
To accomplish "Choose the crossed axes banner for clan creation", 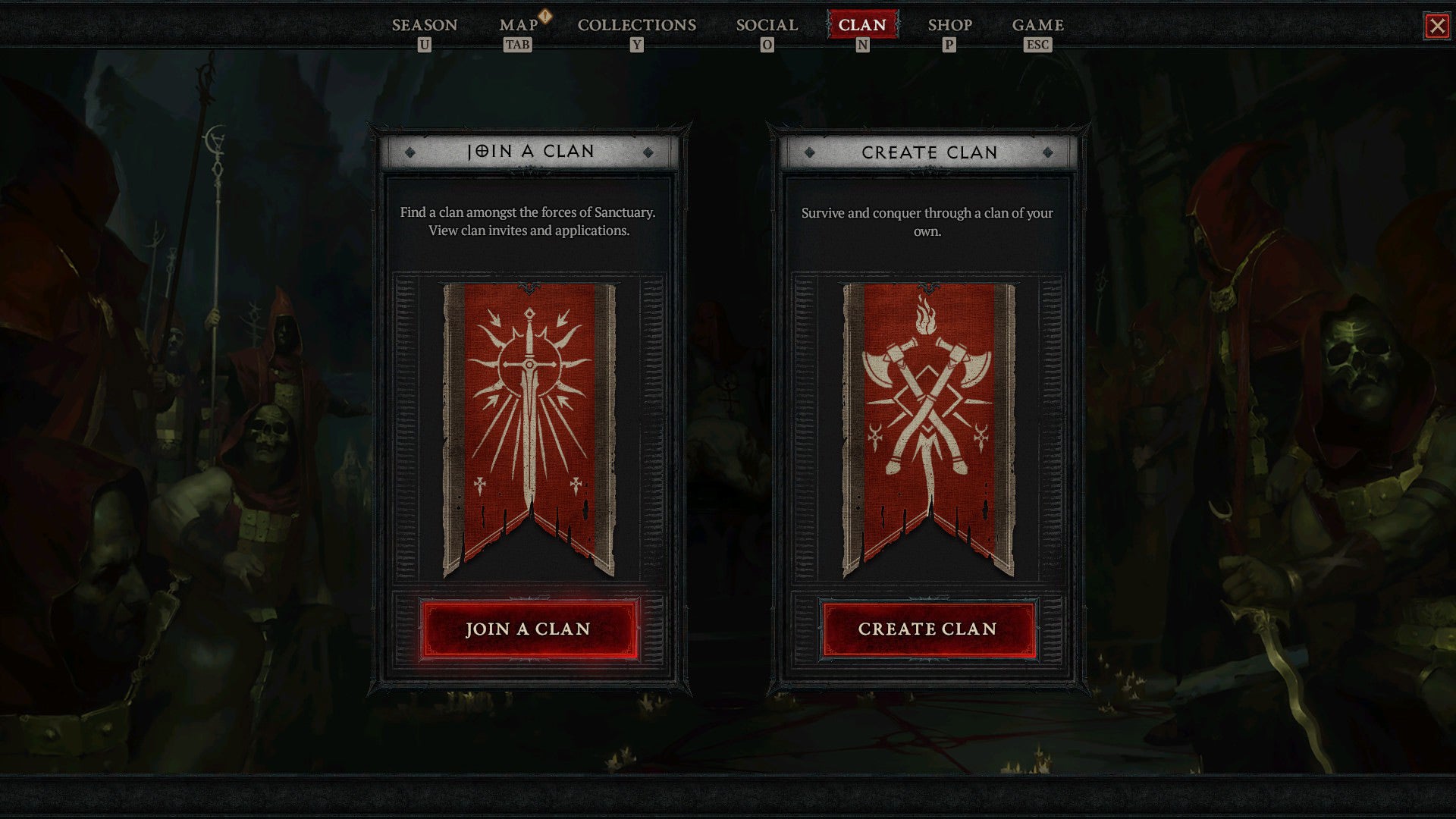I will point(928,425).
